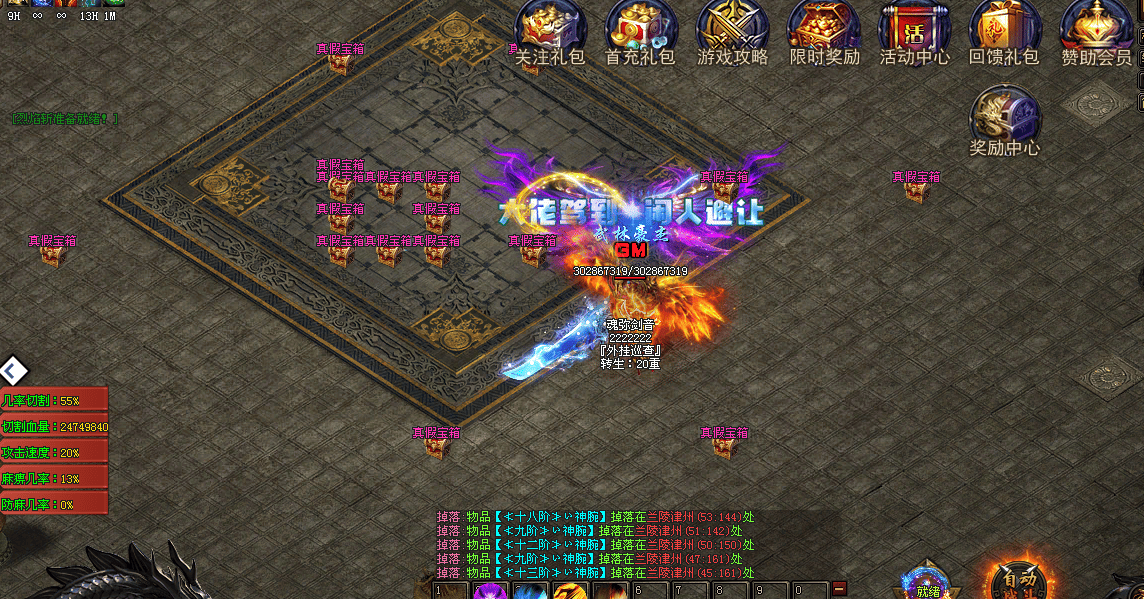Open the 奖励中心 reward center chest
This screenshot has height=599, width=1144.
1005,118
